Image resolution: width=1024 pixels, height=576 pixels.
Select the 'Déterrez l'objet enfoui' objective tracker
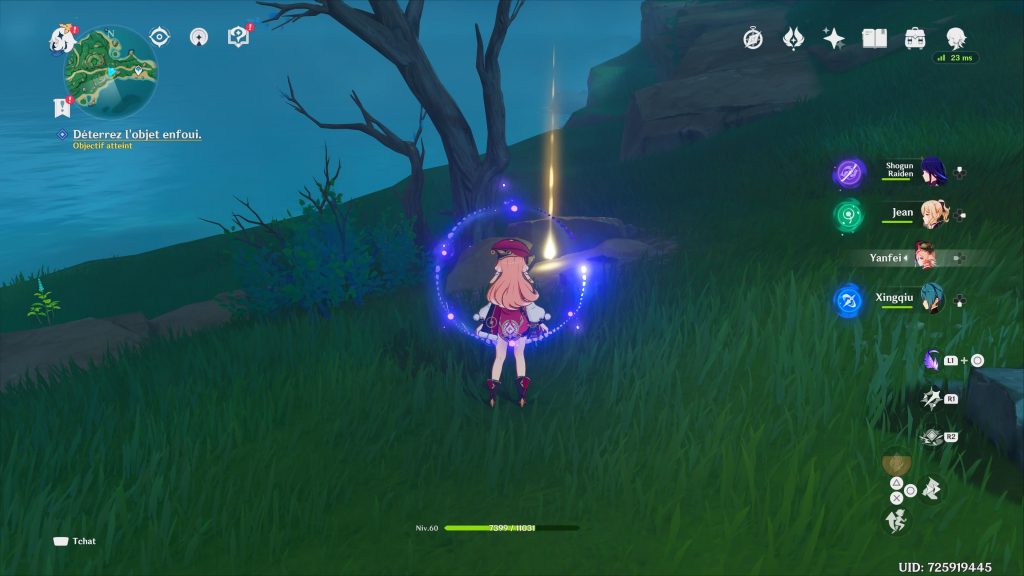tap(137, 134)
